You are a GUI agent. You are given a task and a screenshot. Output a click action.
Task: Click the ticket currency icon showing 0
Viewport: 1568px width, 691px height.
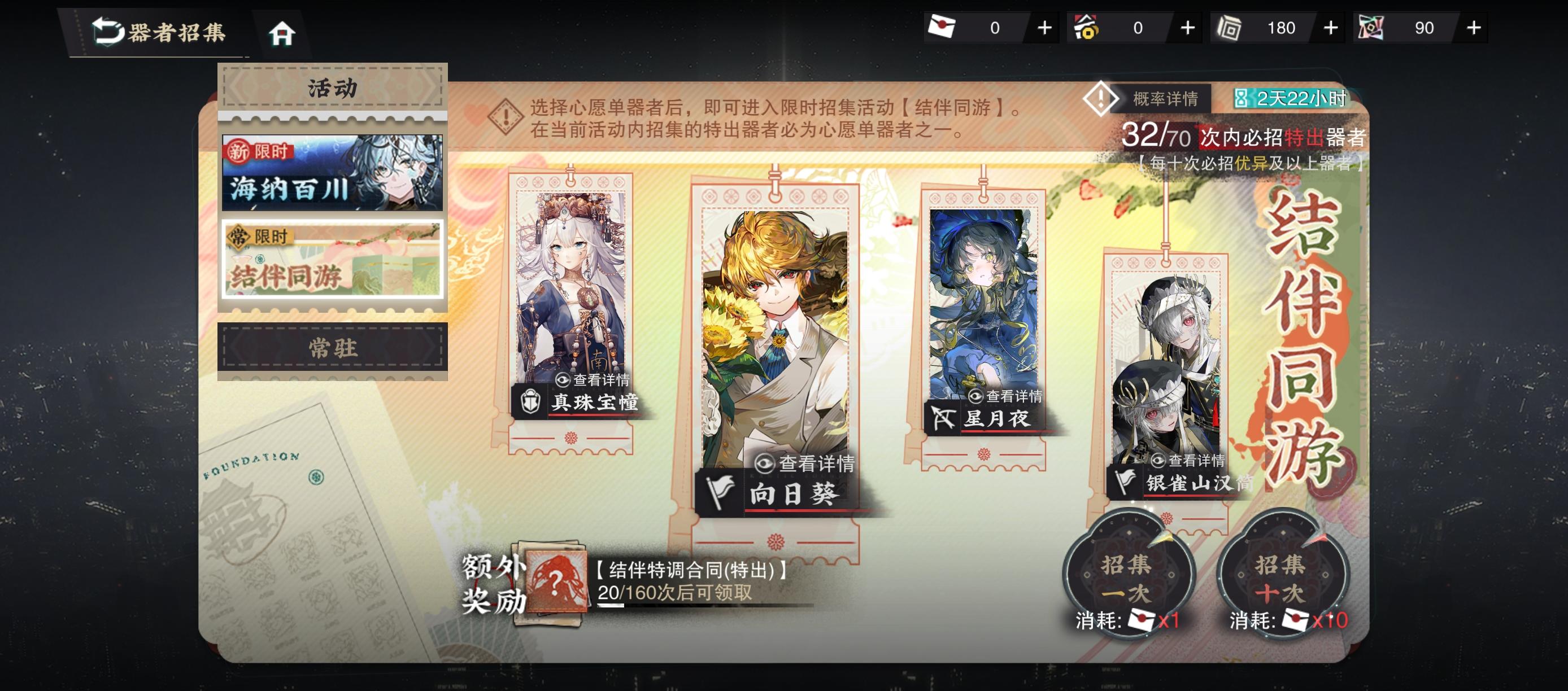coord(943,27)
